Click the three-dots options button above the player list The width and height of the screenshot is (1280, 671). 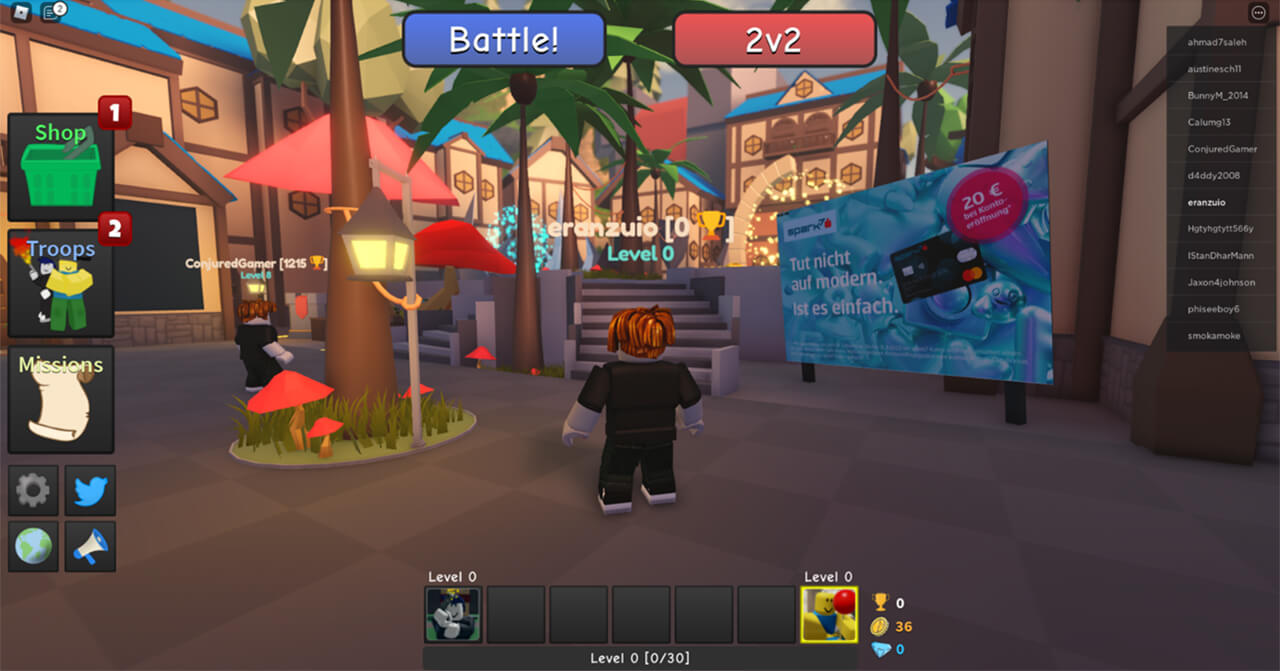[1258, 13]
